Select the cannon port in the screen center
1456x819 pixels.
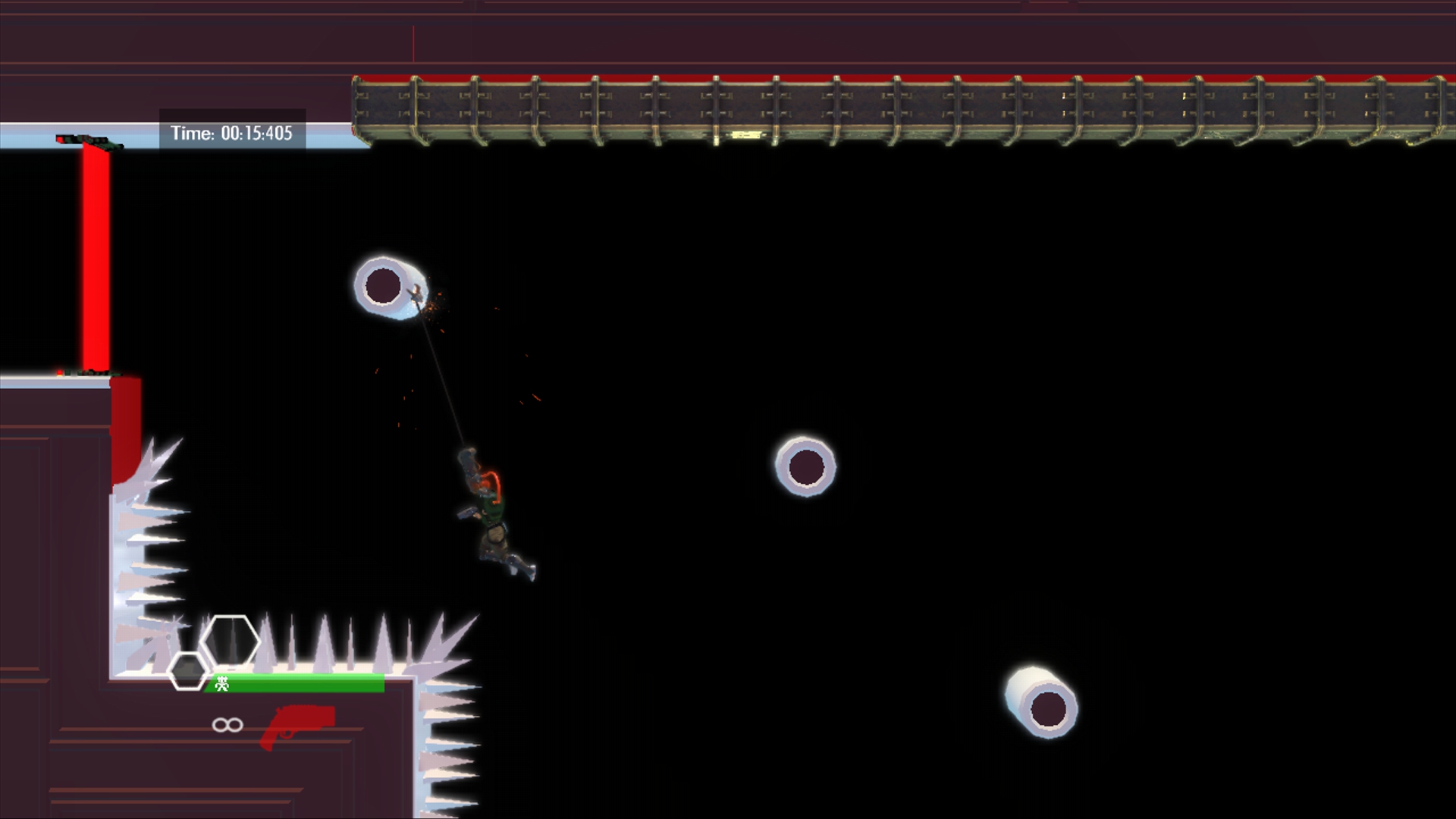click(x=805, y=466)
